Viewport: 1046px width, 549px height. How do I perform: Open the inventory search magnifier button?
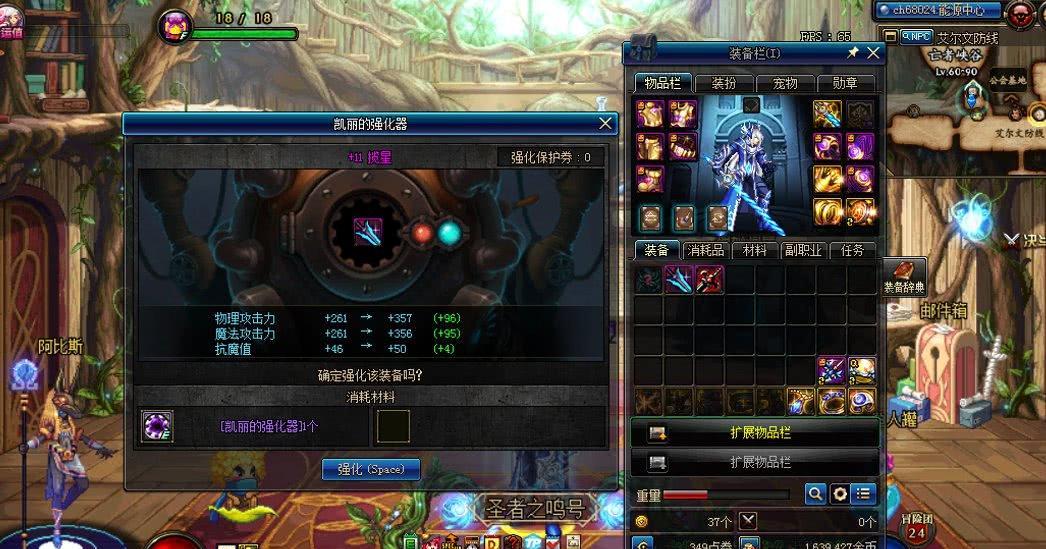(x=816, y=493)
